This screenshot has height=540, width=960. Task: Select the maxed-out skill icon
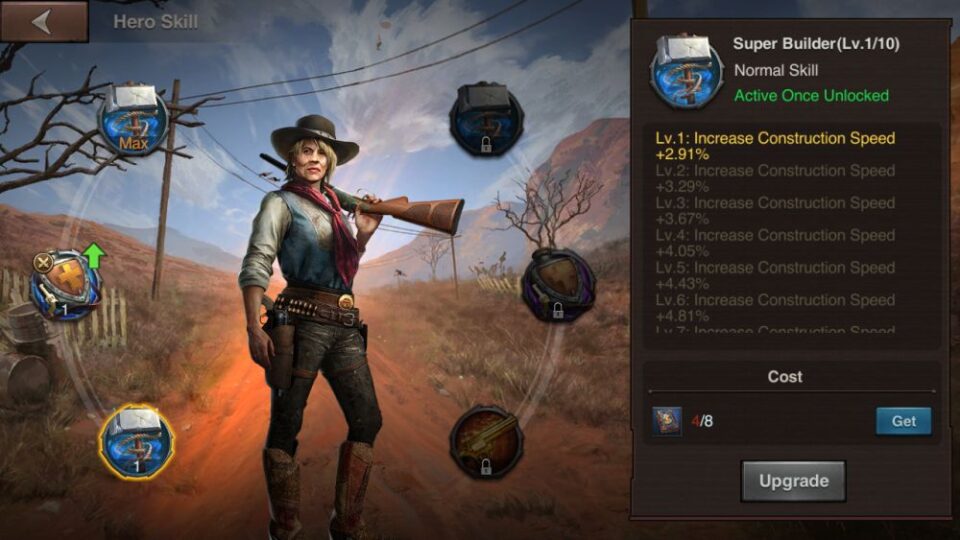click(x=133, y=121)
